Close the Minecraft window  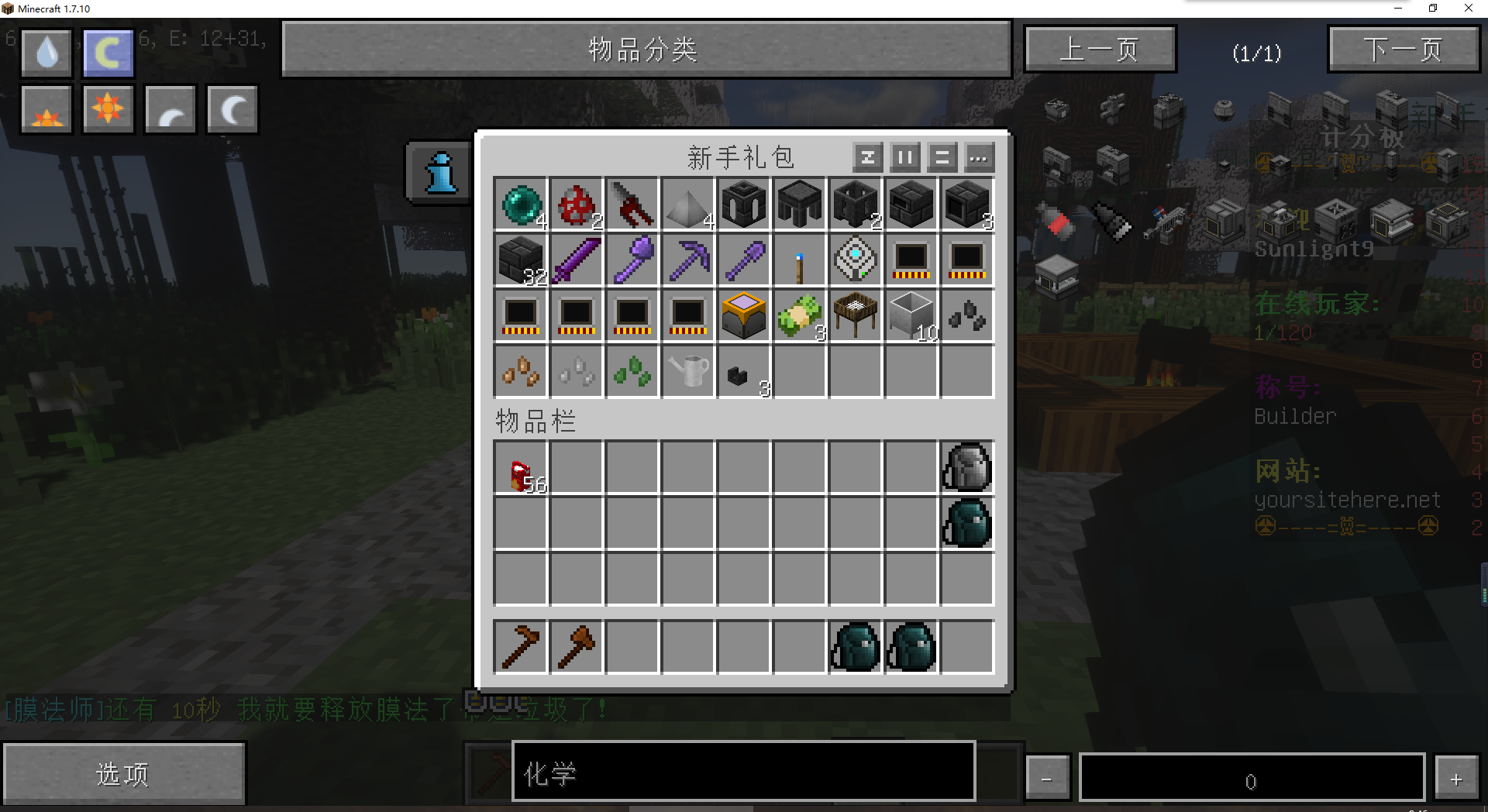1468,9
